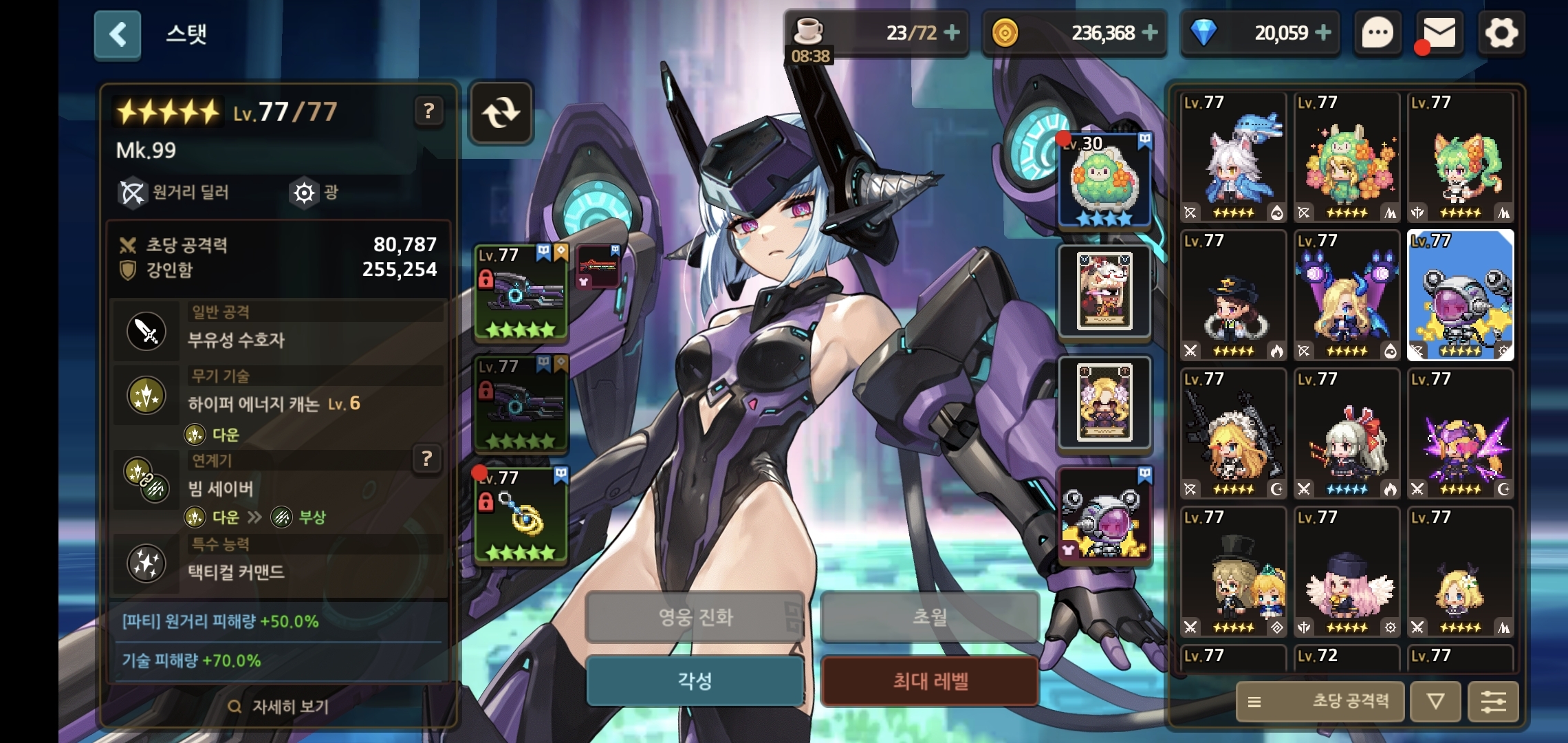Viewport: 1568px width, 743px height.
Task: Click the help question mark beside level
Action: point(428,111)
